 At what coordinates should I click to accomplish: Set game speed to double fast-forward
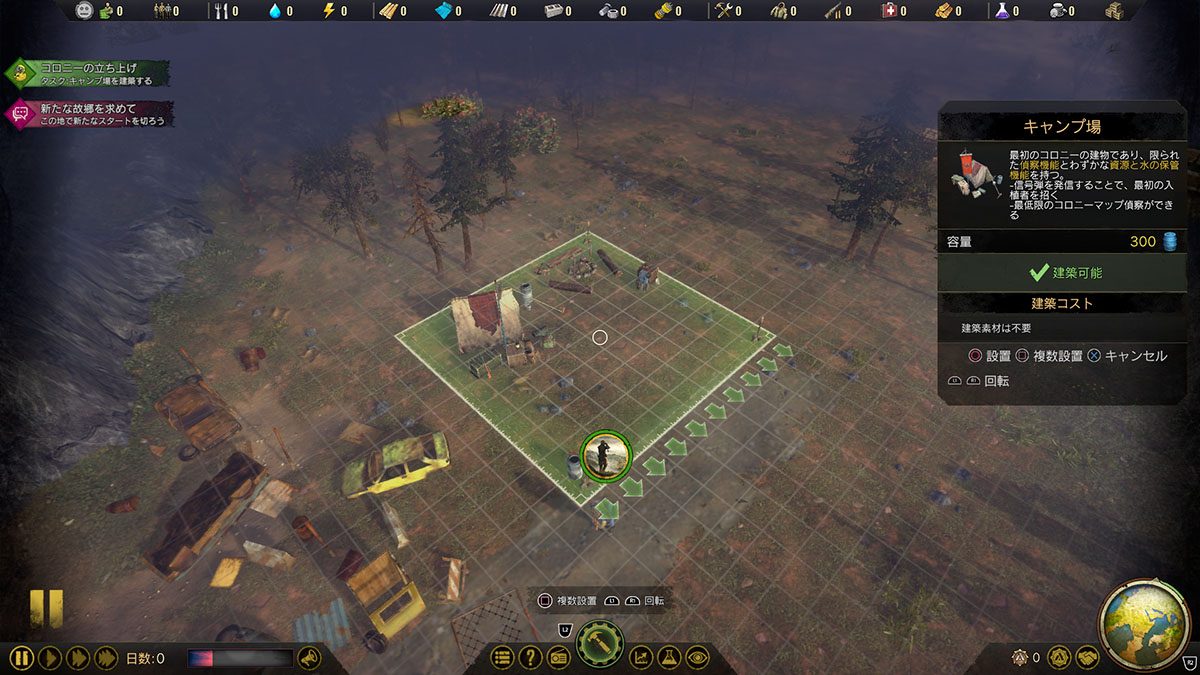(77, 658)
